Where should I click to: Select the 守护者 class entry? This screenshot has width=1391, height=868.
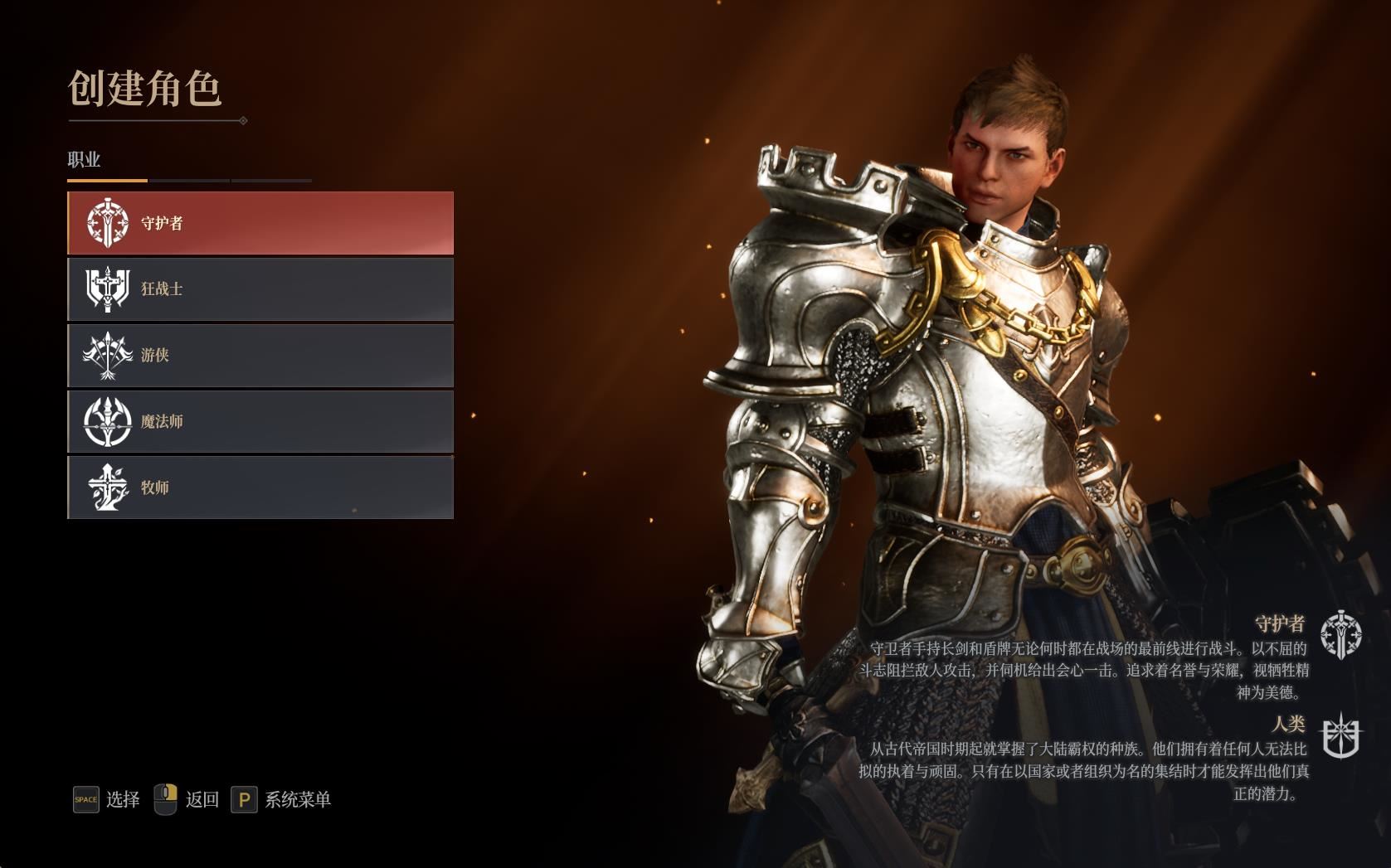(x=260, y=223)
